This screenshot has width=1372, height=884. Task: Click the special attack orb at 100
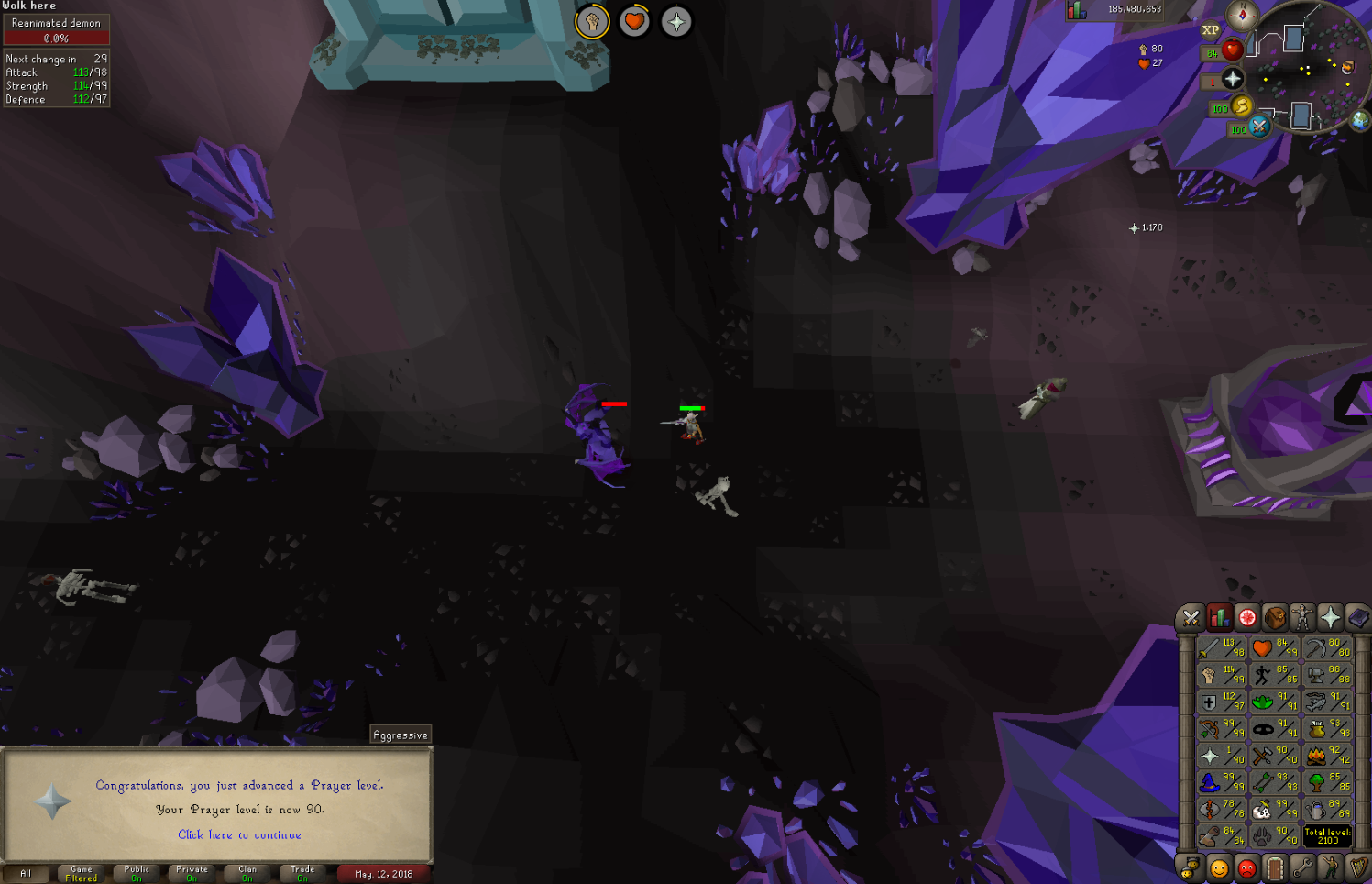pos(1259,129)
